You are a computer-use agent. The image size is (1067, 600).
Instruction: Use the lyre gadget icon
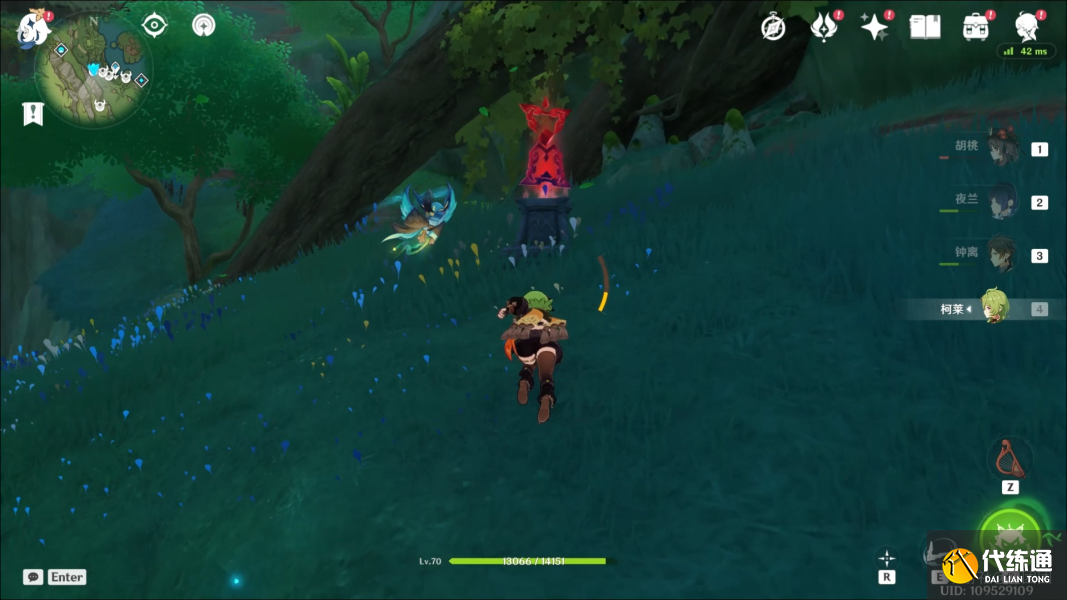[x=1009, y=459]
